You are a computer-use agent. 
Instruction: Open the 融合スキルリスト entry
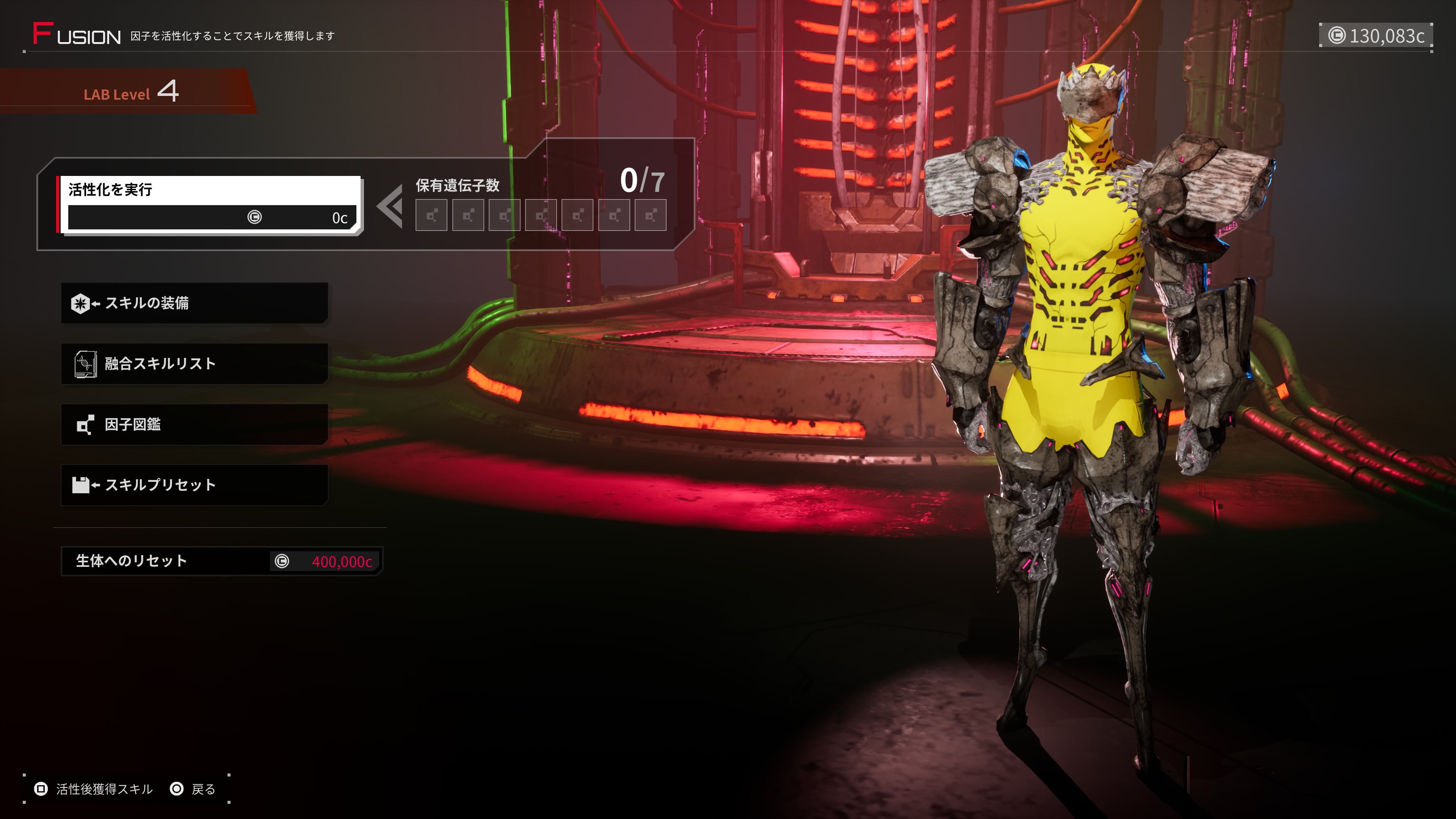pos(195,364)
